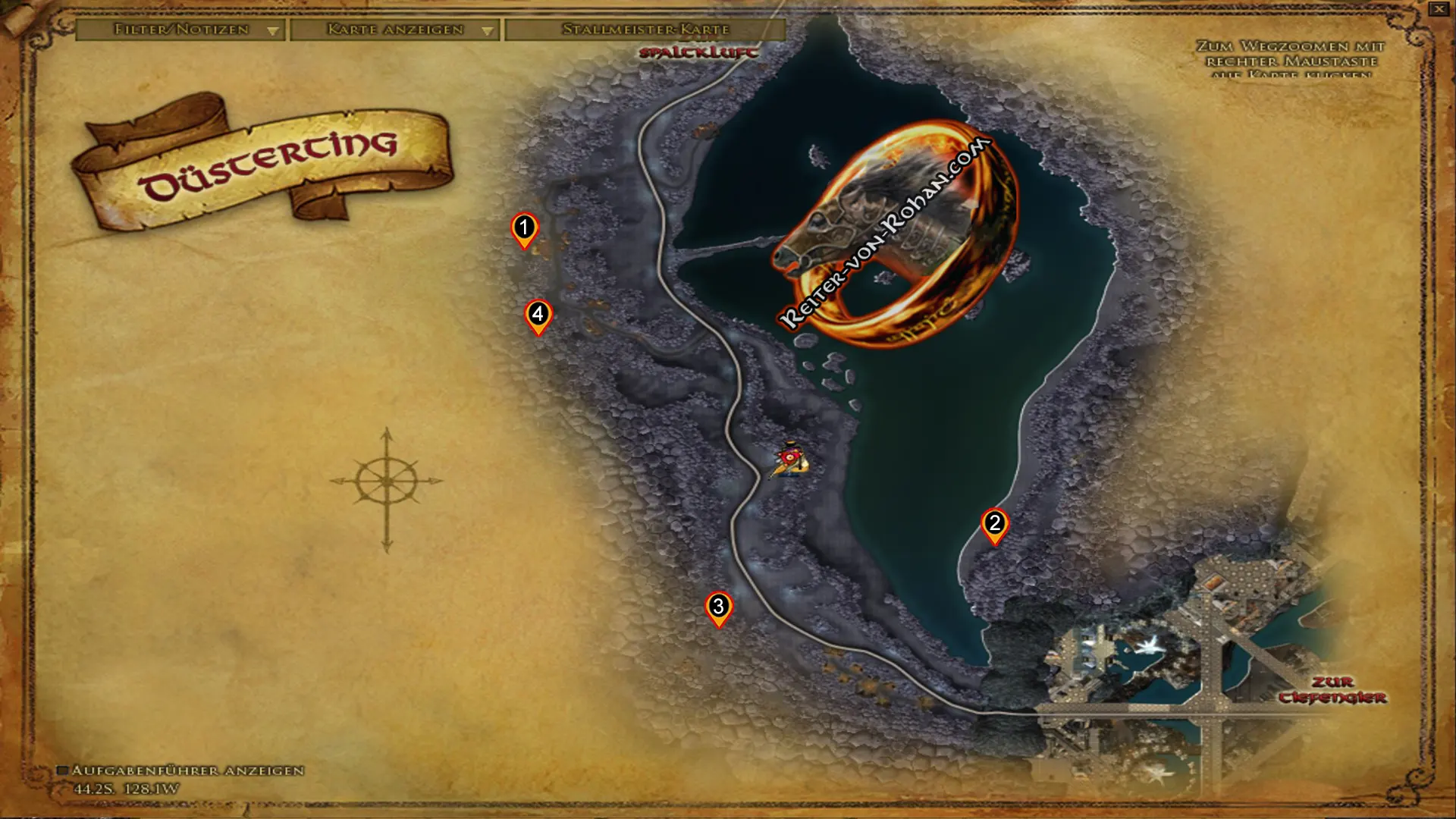The width and height of the screenshot is (1456, 819).
Task: Open the Filter/Notizen dropdown
Action: [x=180, y=30]
